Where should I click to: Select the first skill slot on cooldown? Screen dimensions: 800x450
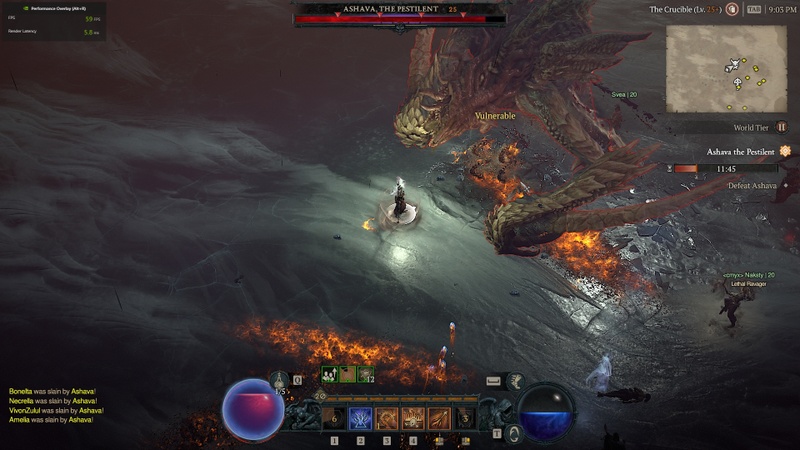(x=335, y=418)
